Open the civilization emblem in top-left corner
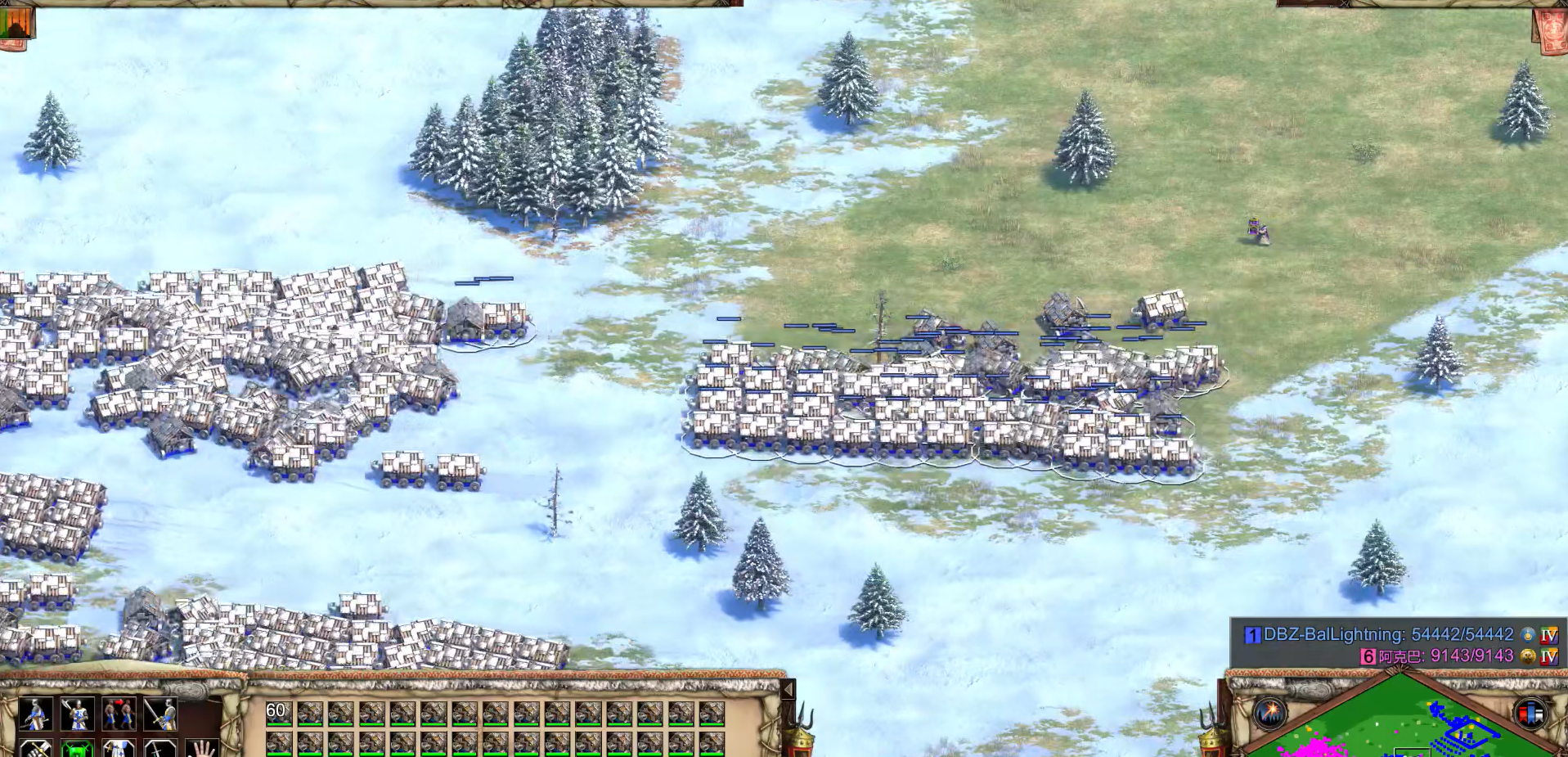This screenshot has width=1568, height=757. click(16, 23)
